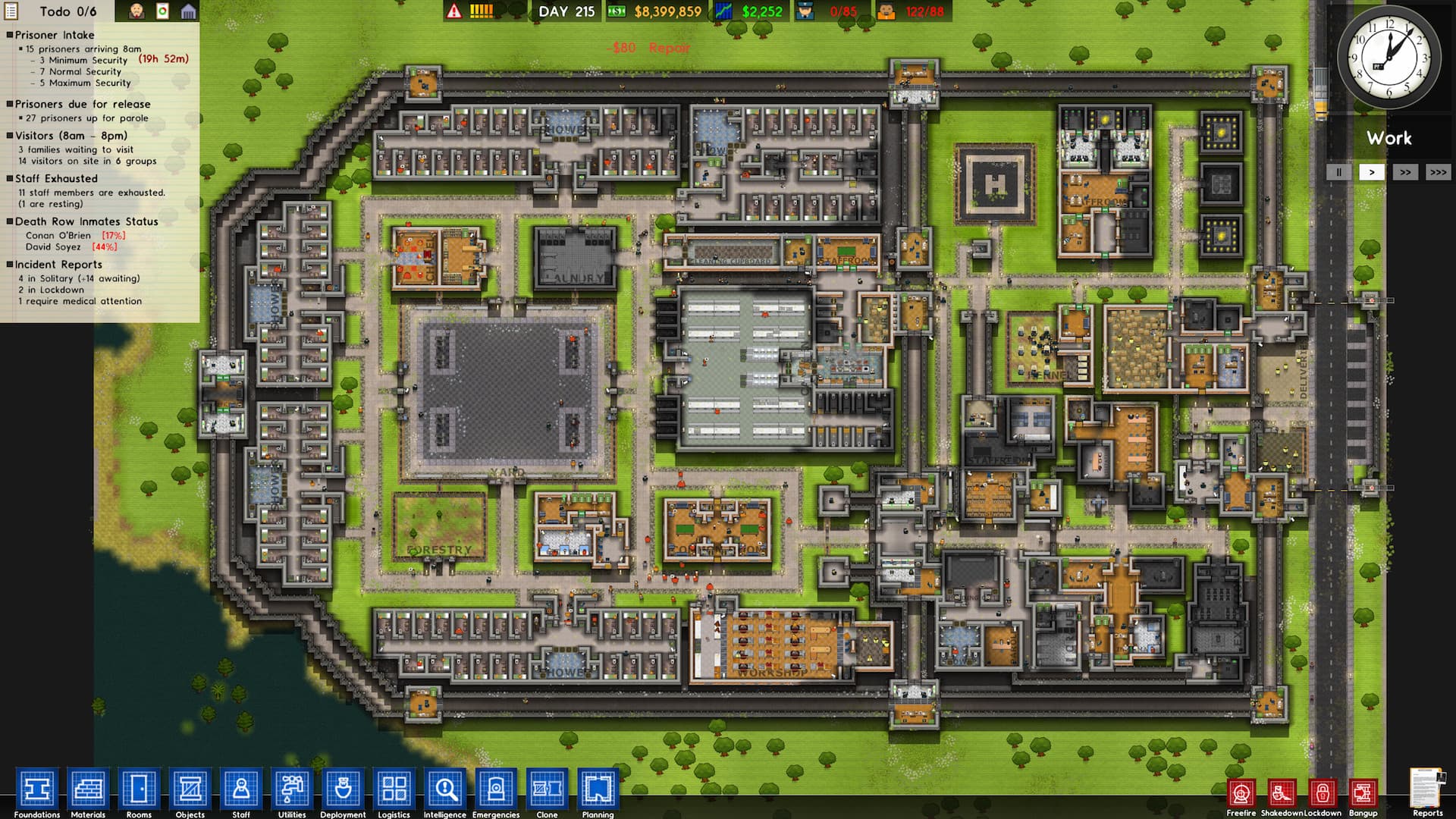
Task: Collapse the Visitors section
Action: 10,136
